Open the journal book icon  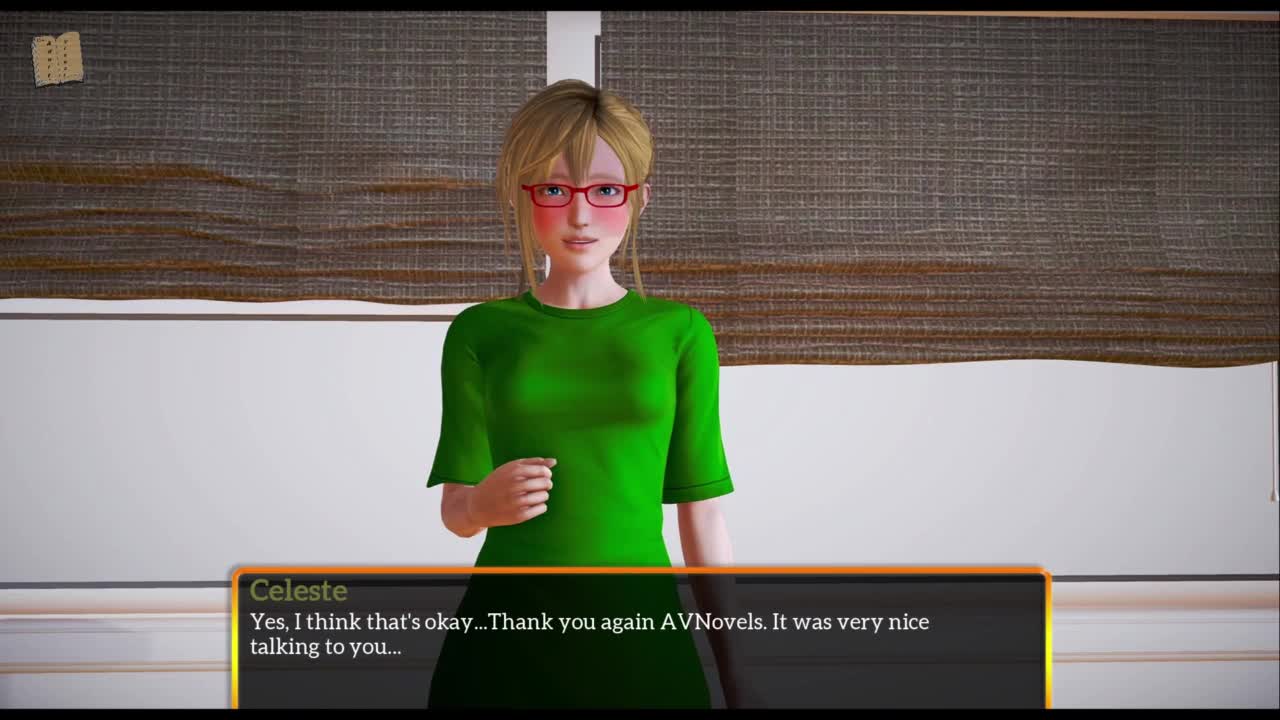[57, 59]
